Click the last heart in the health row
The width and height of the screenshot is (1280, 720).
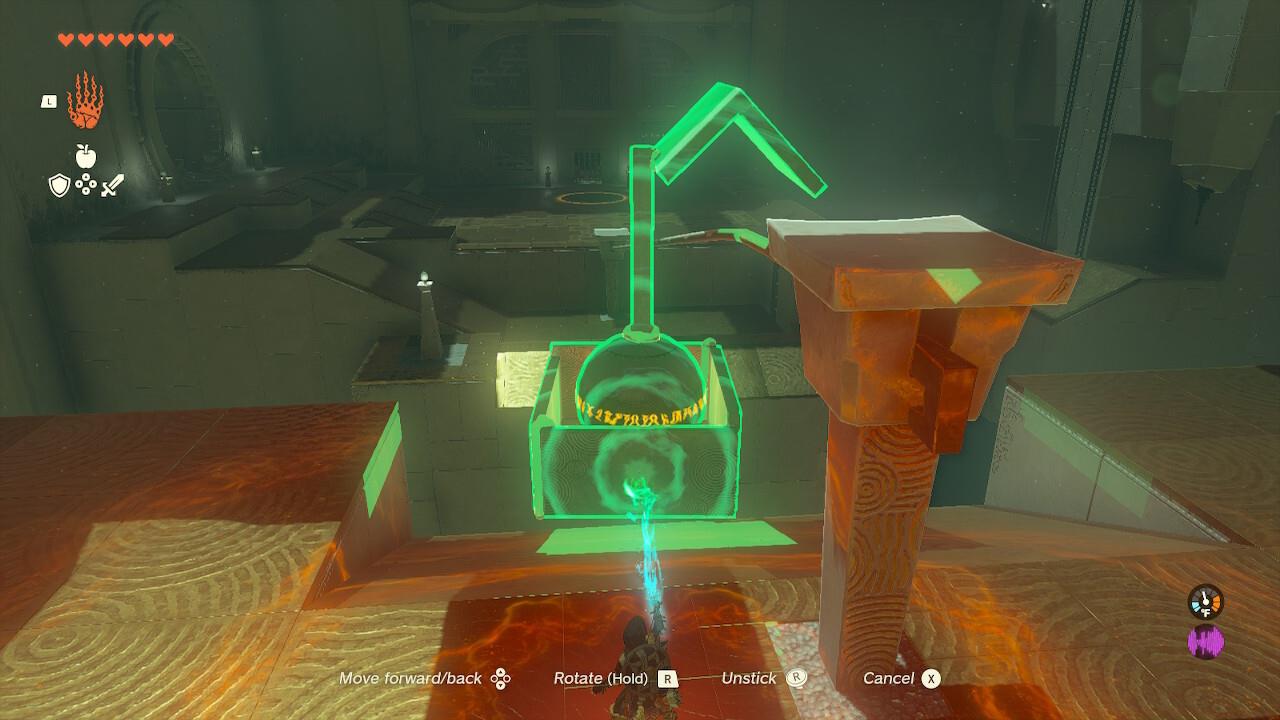[164, 39]
